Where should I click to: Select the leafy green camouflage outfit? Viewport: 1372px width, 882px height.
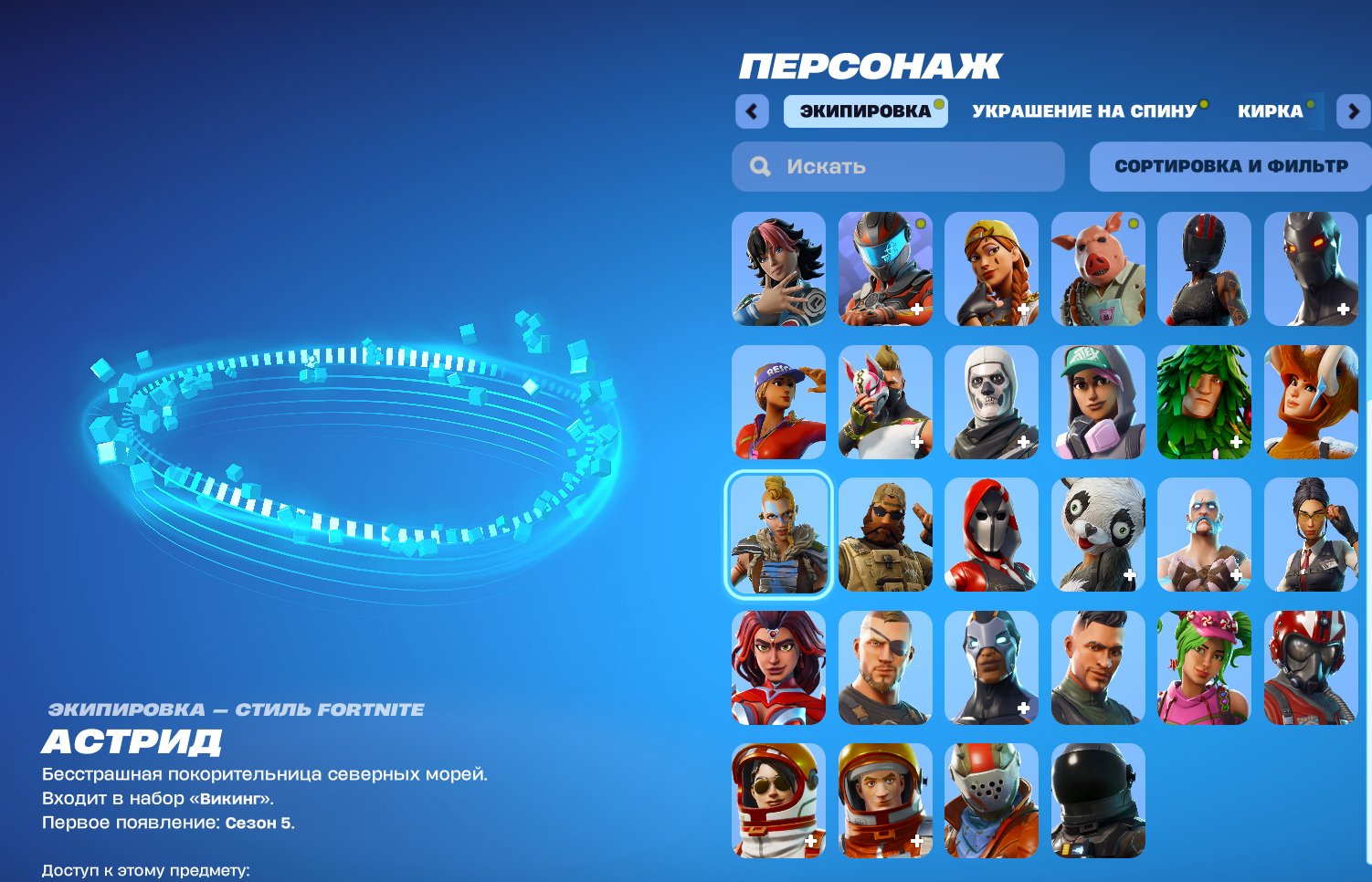1203,402
